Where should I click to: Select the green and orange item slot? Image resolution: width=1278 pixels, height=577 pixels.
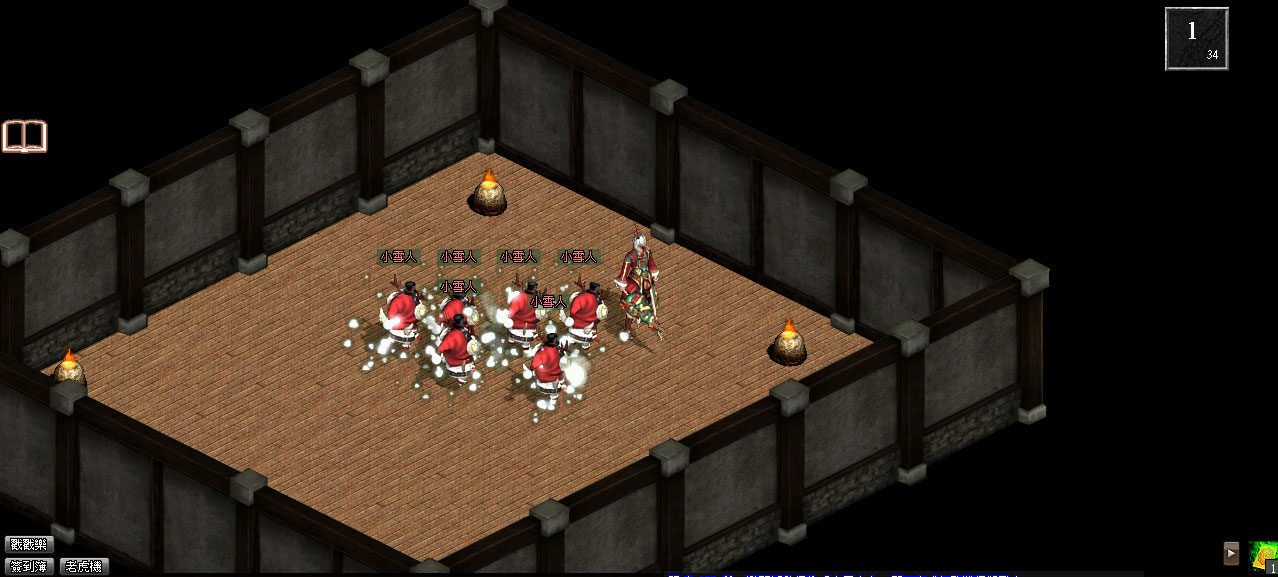tap(1263, 556)
